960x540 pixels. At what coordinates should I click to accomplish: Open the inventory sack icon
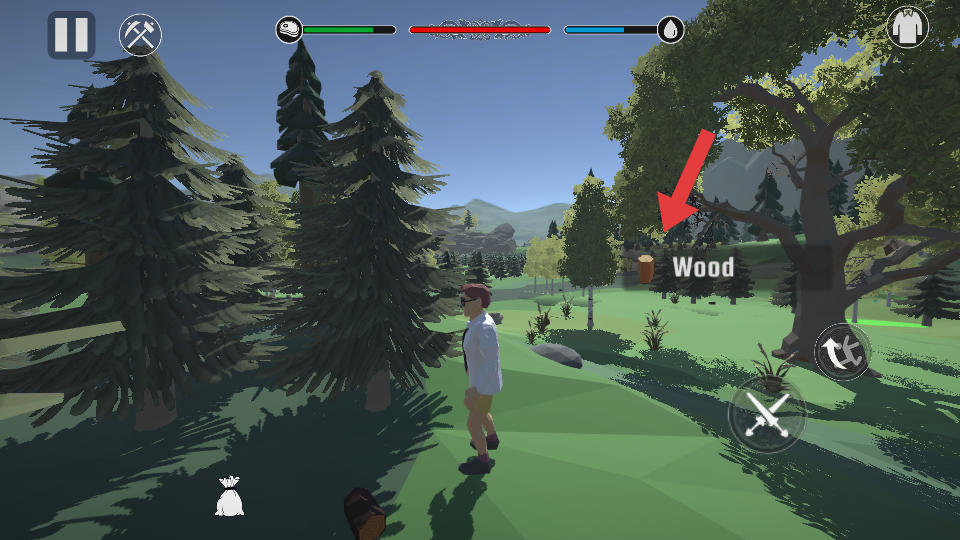[x=229, y=496]
